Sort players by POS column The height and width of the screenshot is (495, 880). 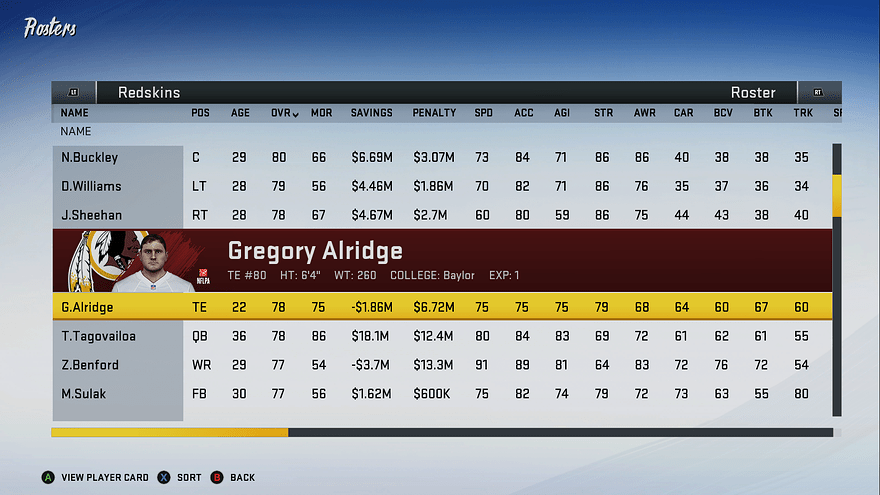tap(200, 113)
